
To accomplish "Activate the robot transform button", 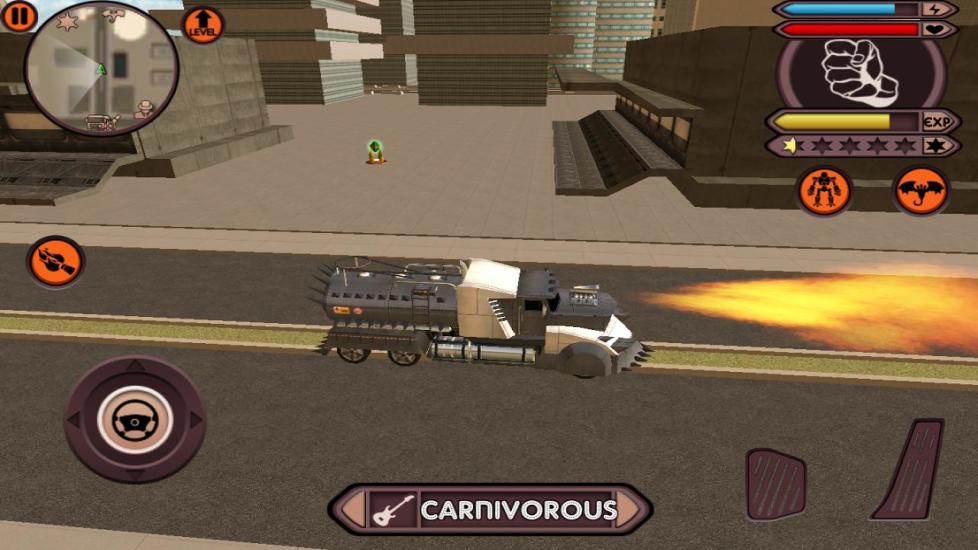I will (824, 190).
